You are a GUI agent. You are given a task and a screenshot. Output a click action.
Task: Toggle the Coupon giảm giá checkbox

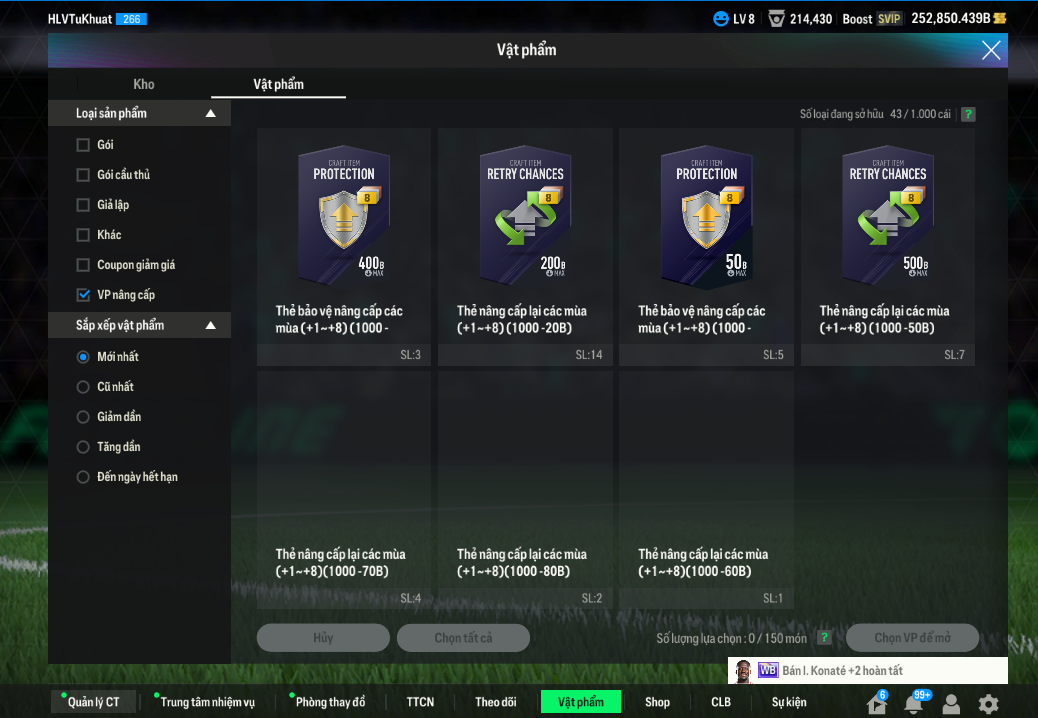pyautogui.click(x=83, y=265)
